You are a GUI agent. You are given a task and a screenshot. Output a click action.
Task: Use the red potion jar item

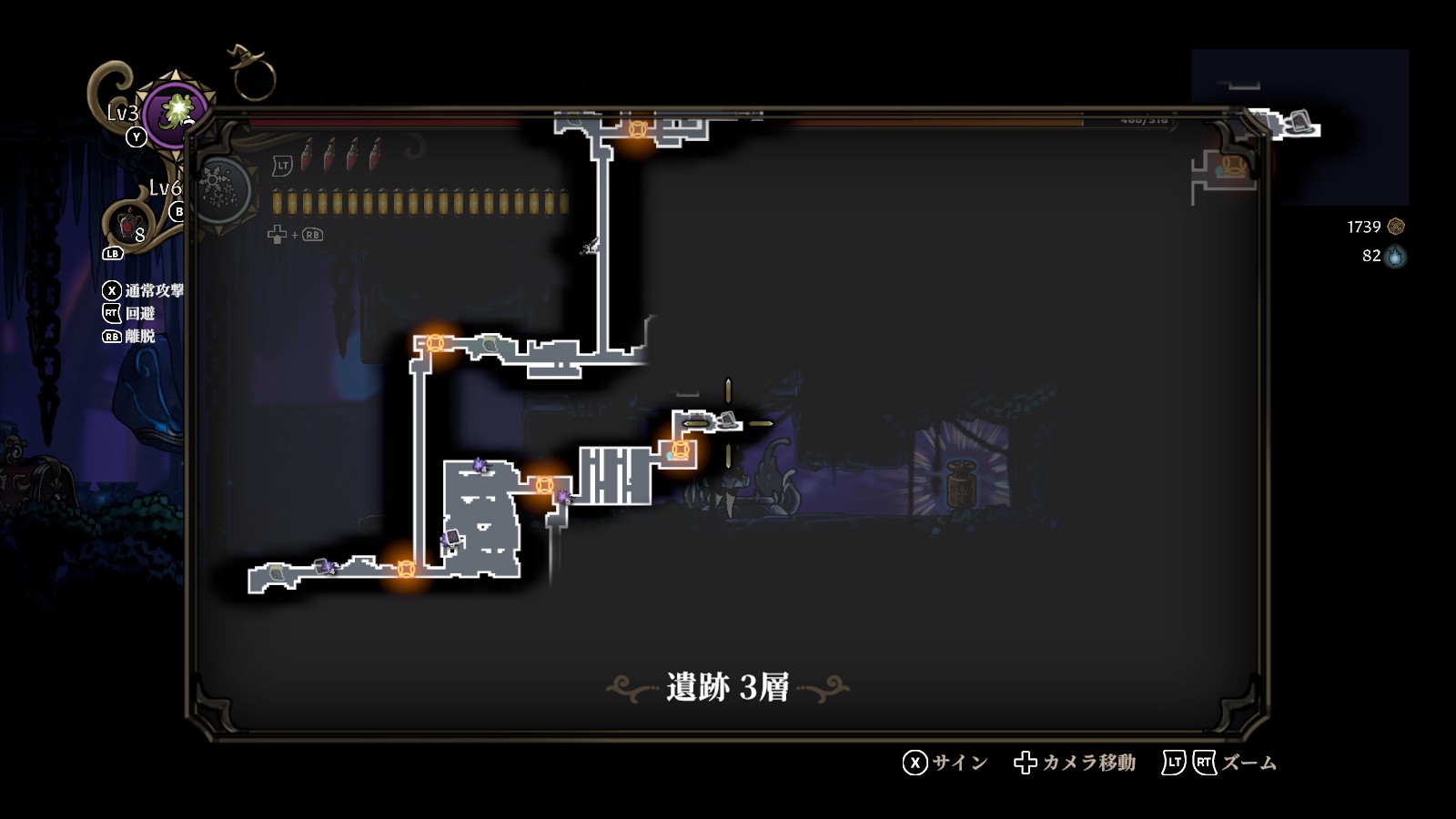[129, 222]
